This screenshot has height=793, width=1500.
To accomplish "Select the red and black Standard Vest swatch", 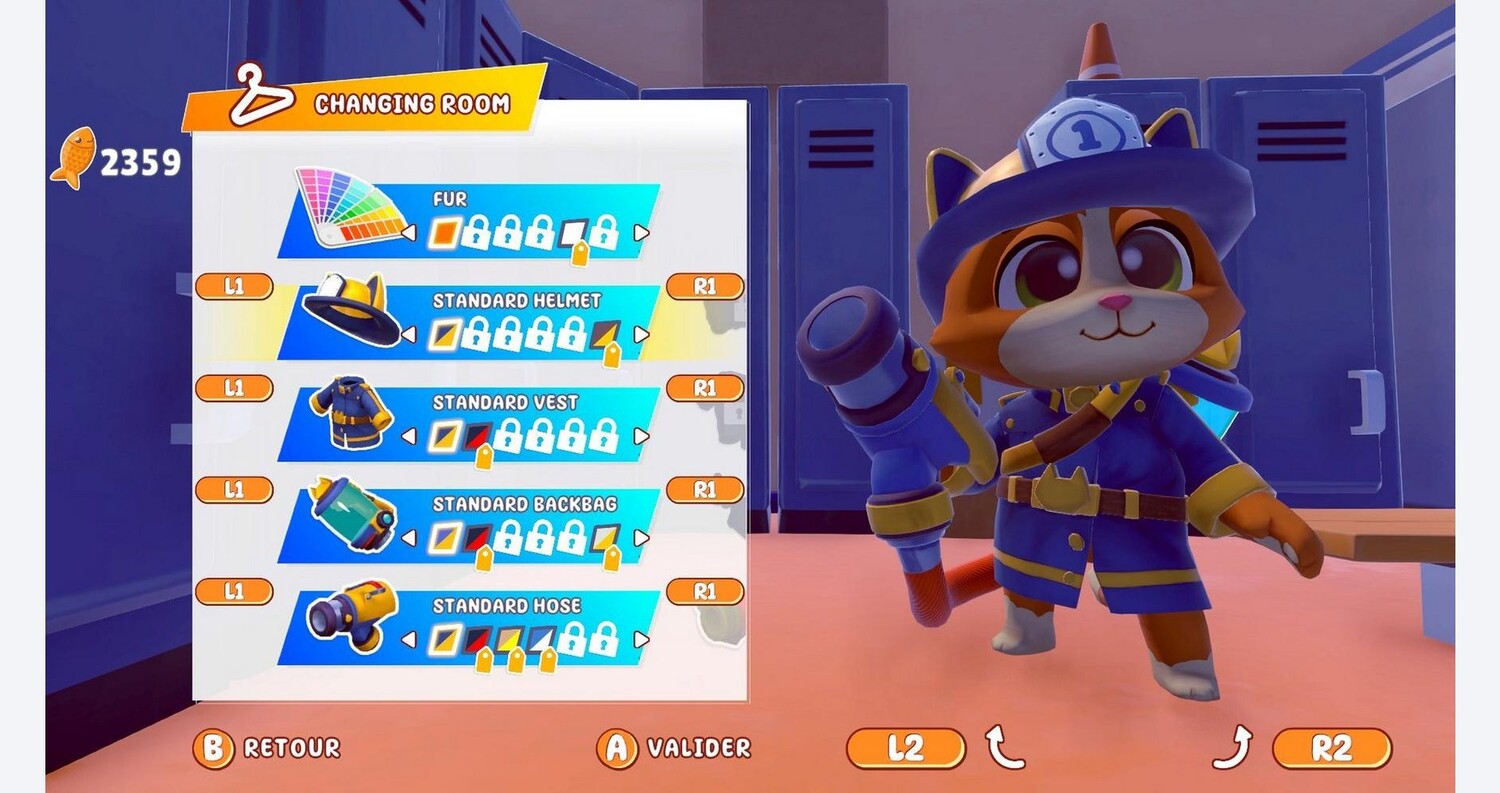I will point(476,436).
